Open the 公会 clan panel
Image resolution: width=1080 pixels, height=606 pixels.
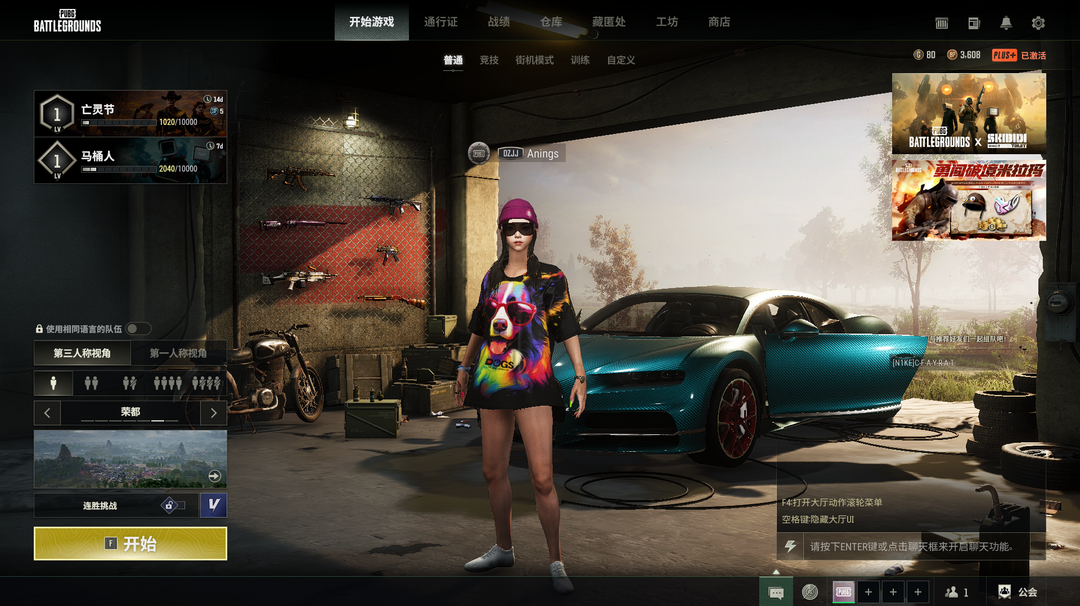(1017, 592)
